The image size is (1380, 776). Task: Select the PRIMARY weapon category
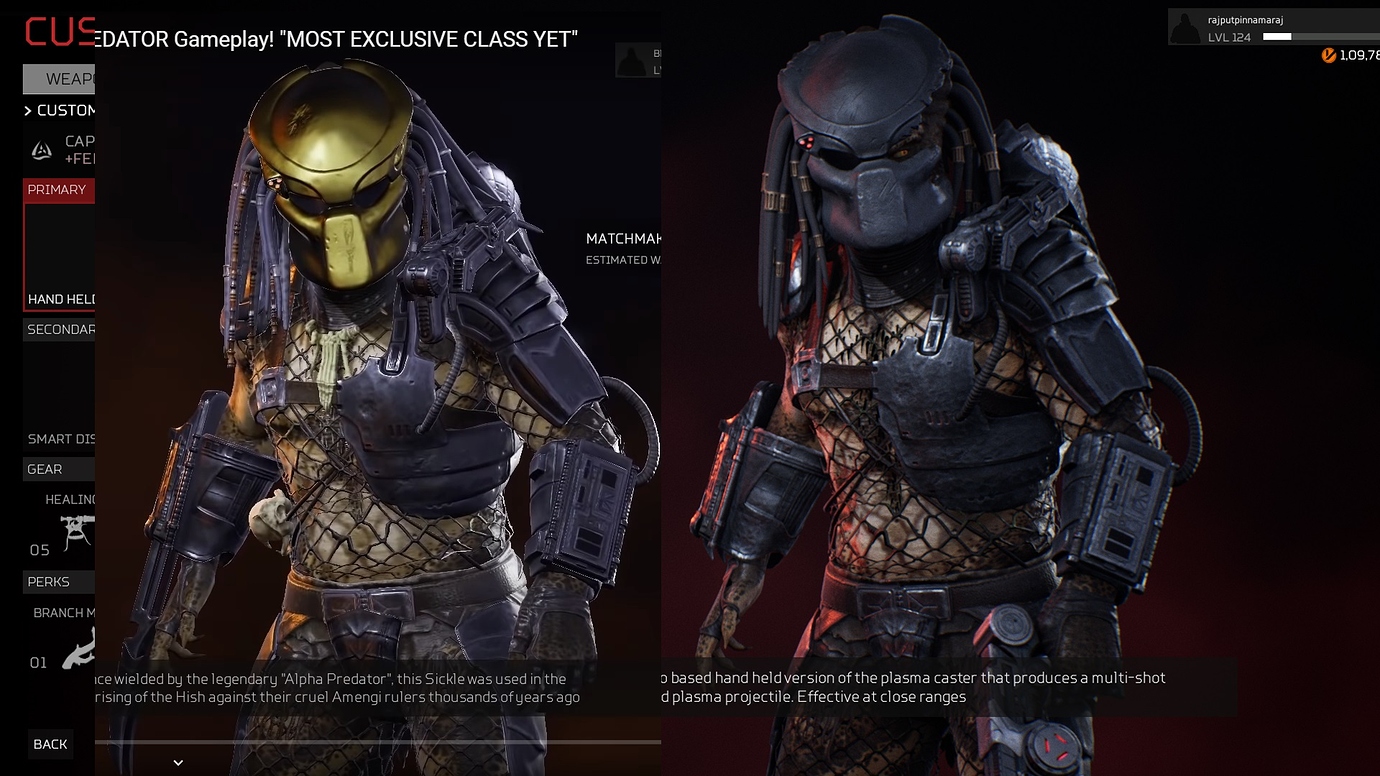57,189
